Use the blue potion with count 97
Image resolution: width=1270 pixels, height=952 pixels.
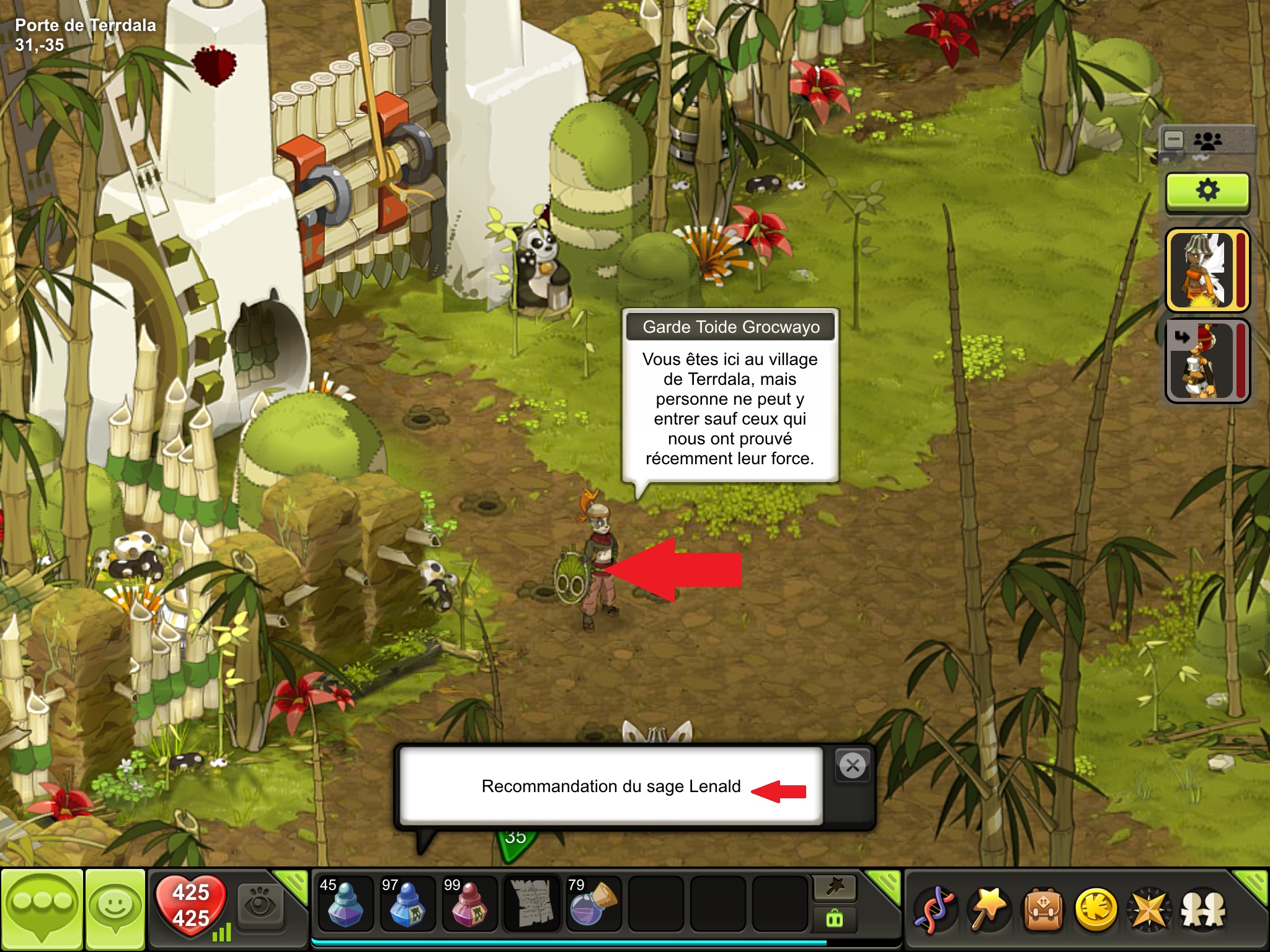click(407, 902)
